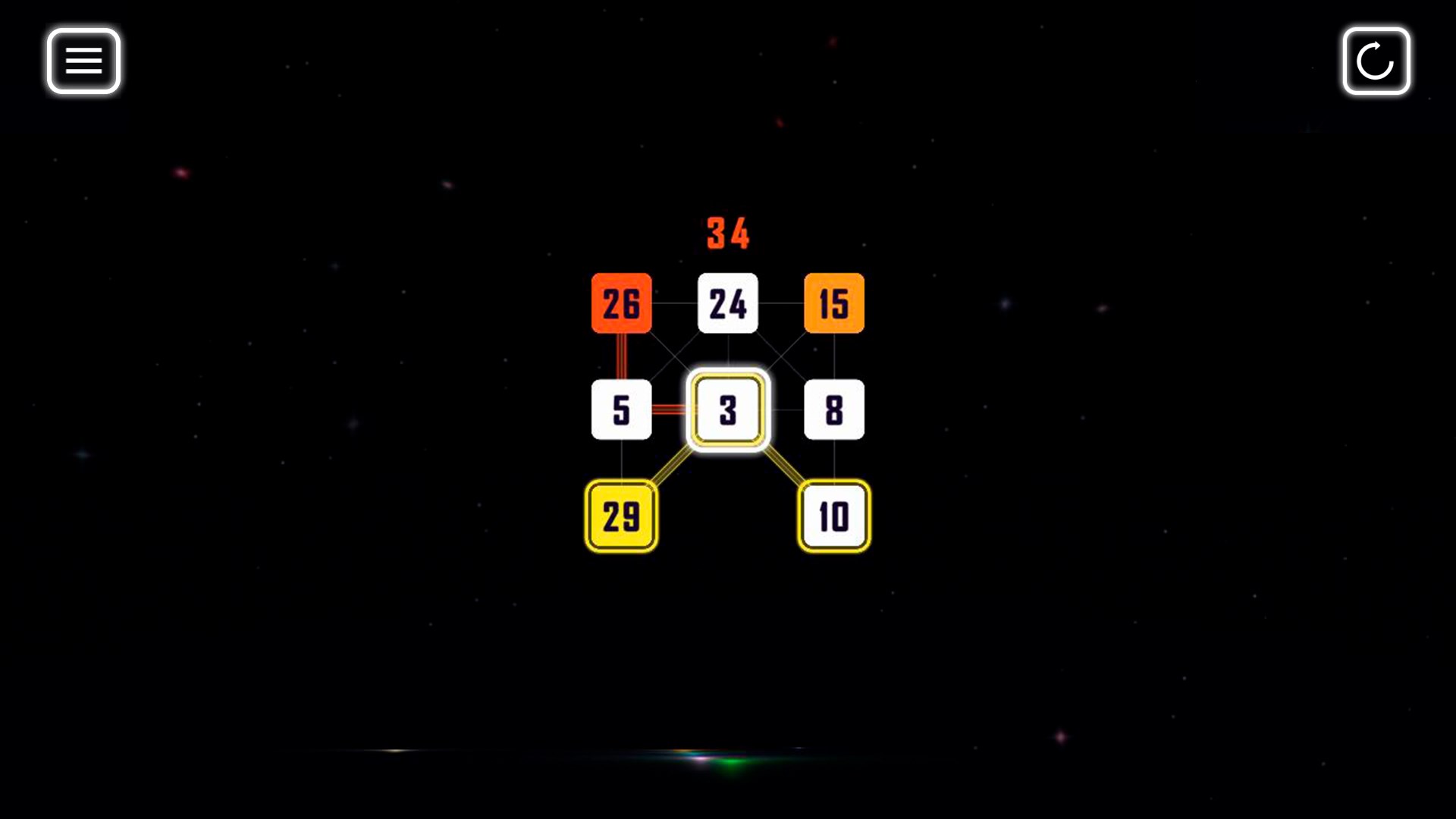Viewport: 1456px width, 819px height.
Task: Deselect the yellow tile numbered 10
Action: [833, 516]
